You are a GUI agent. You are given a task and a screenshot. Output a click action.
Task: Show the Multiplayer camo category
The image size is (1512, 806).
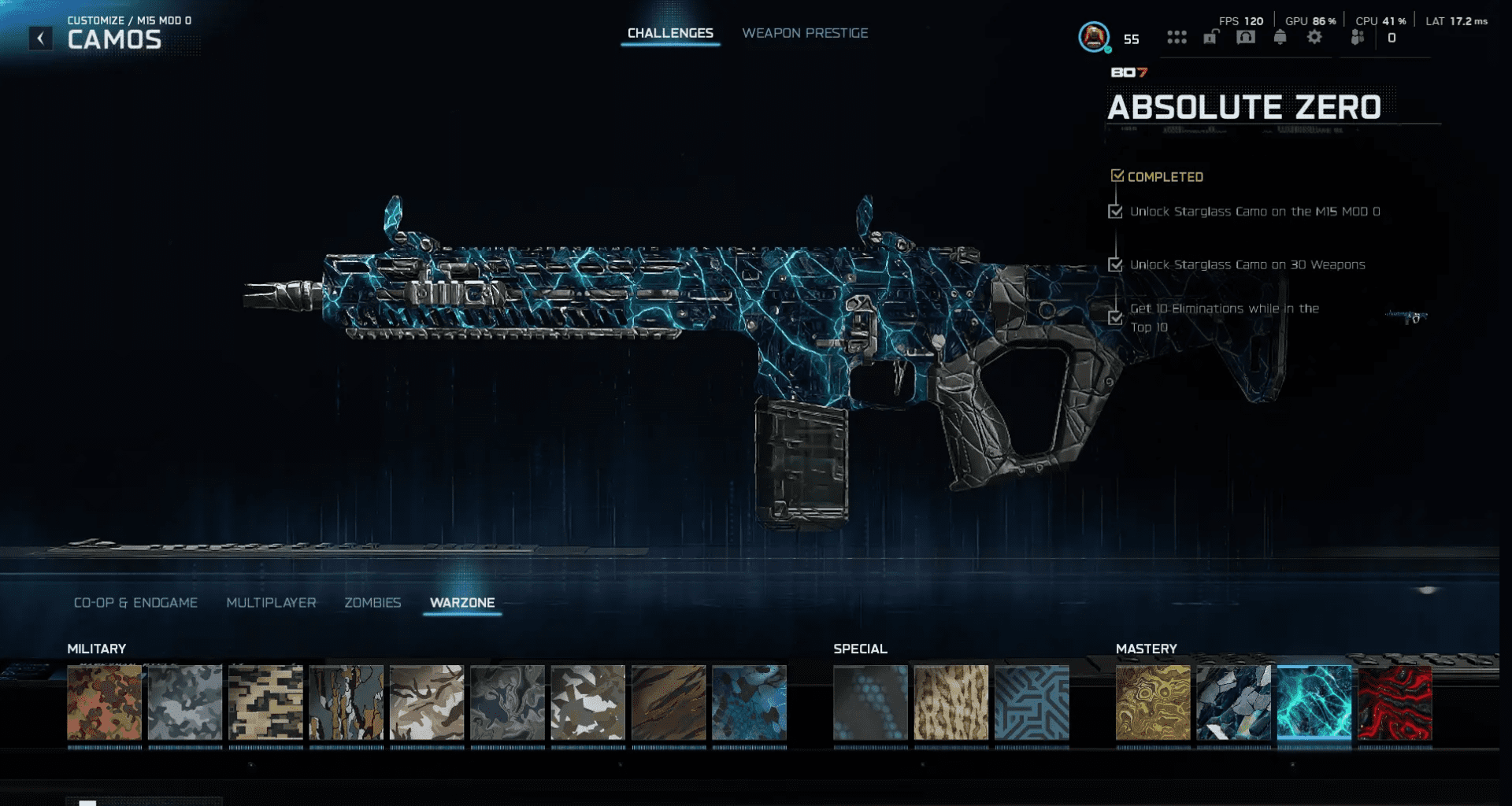[x=271, y=603]
